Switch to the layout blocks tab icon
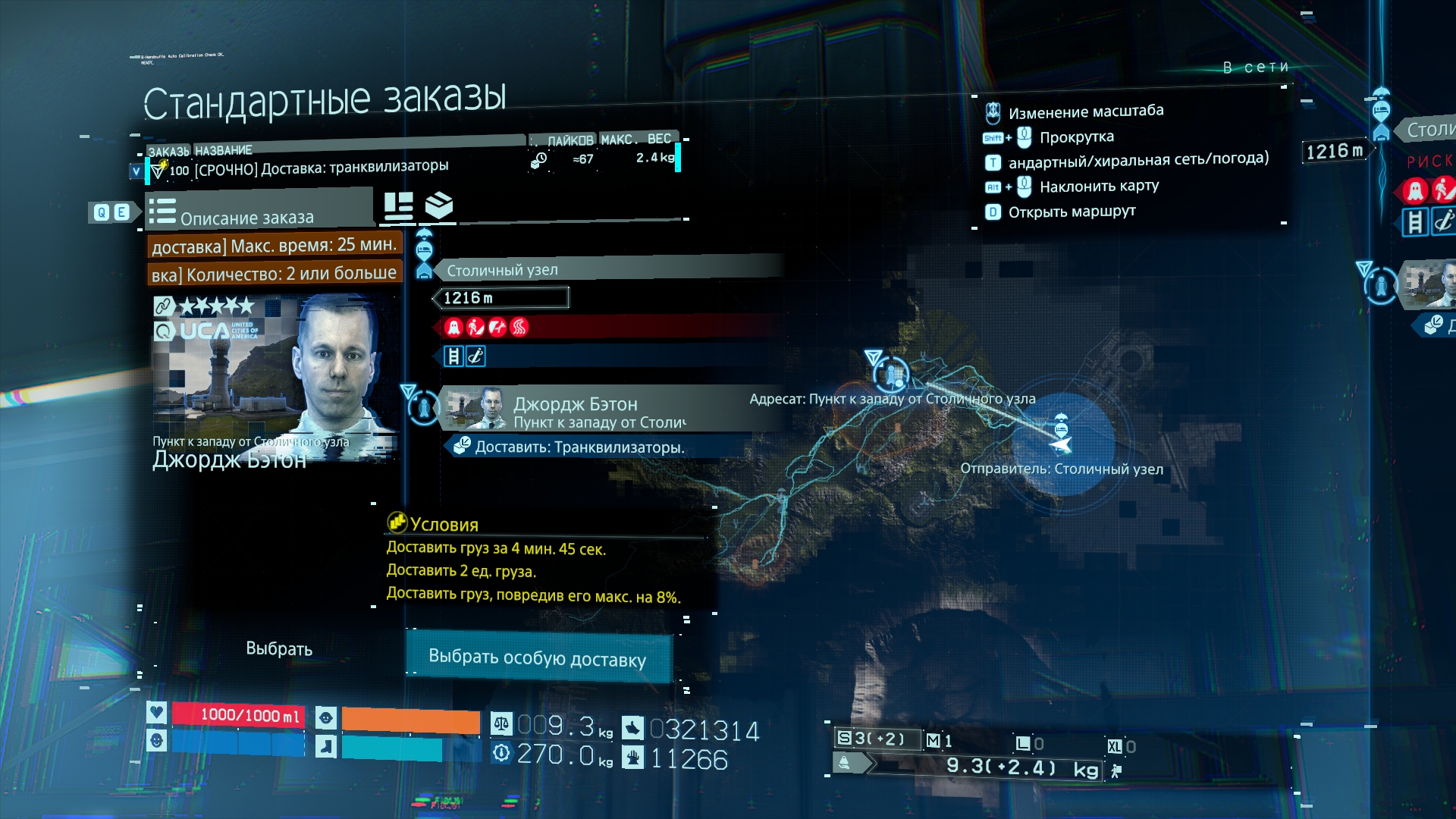 [398, 206]
